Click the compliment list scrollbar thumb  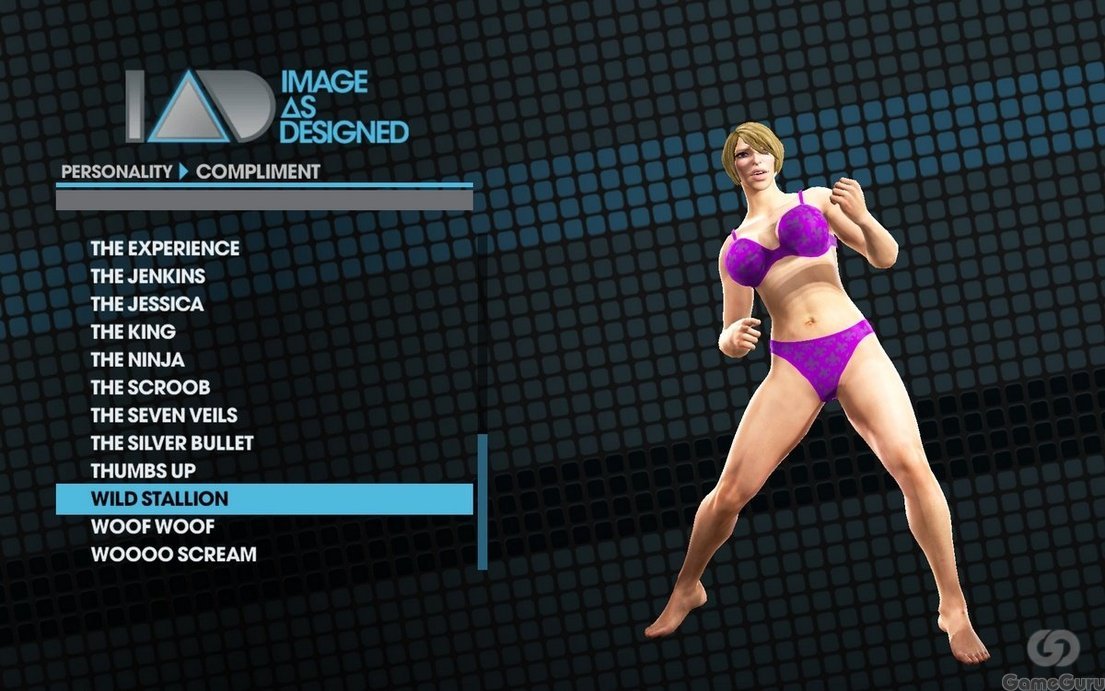point(482,500)
